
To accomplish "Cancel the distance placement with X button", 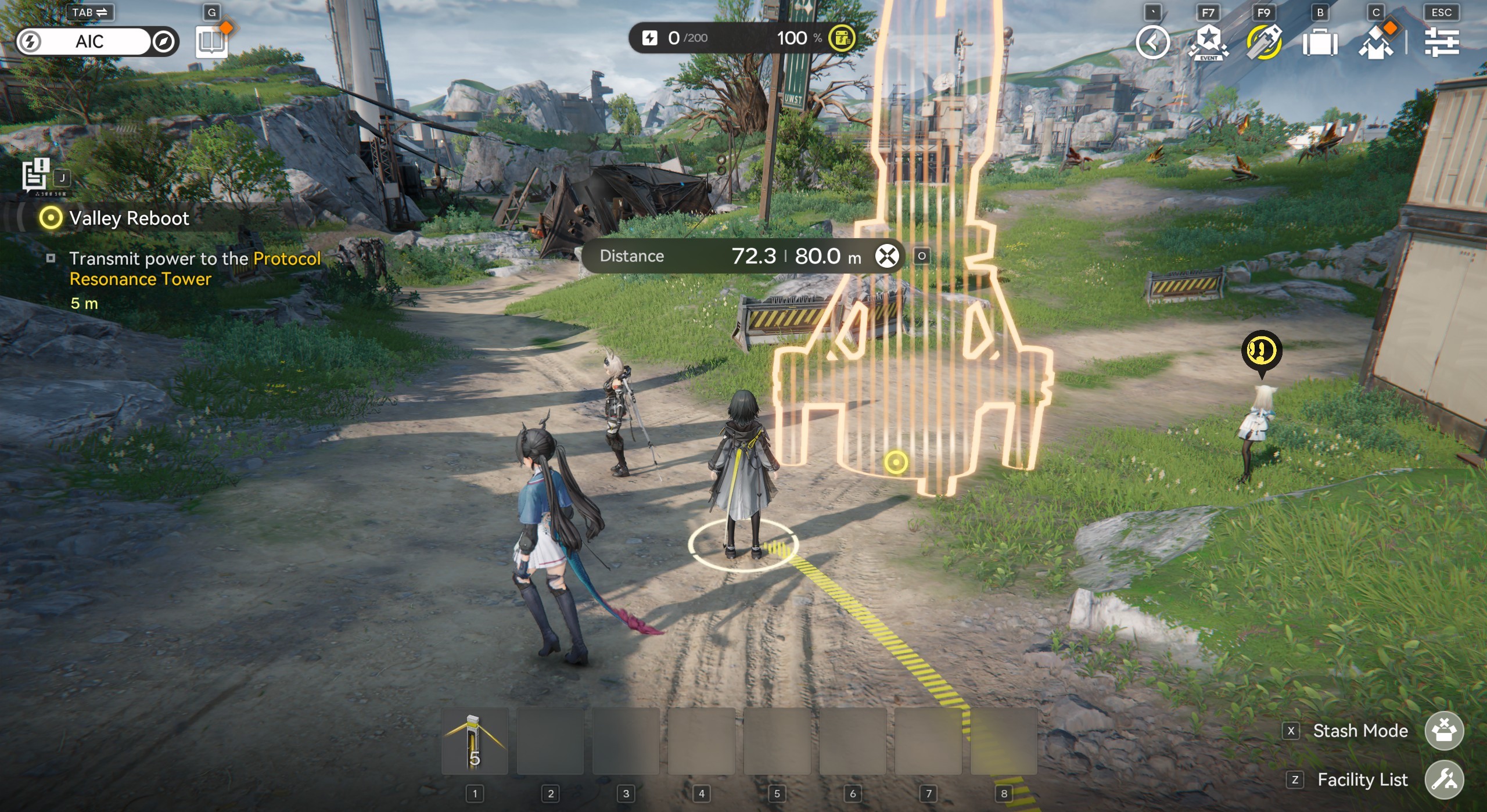I will click(887, 256).
